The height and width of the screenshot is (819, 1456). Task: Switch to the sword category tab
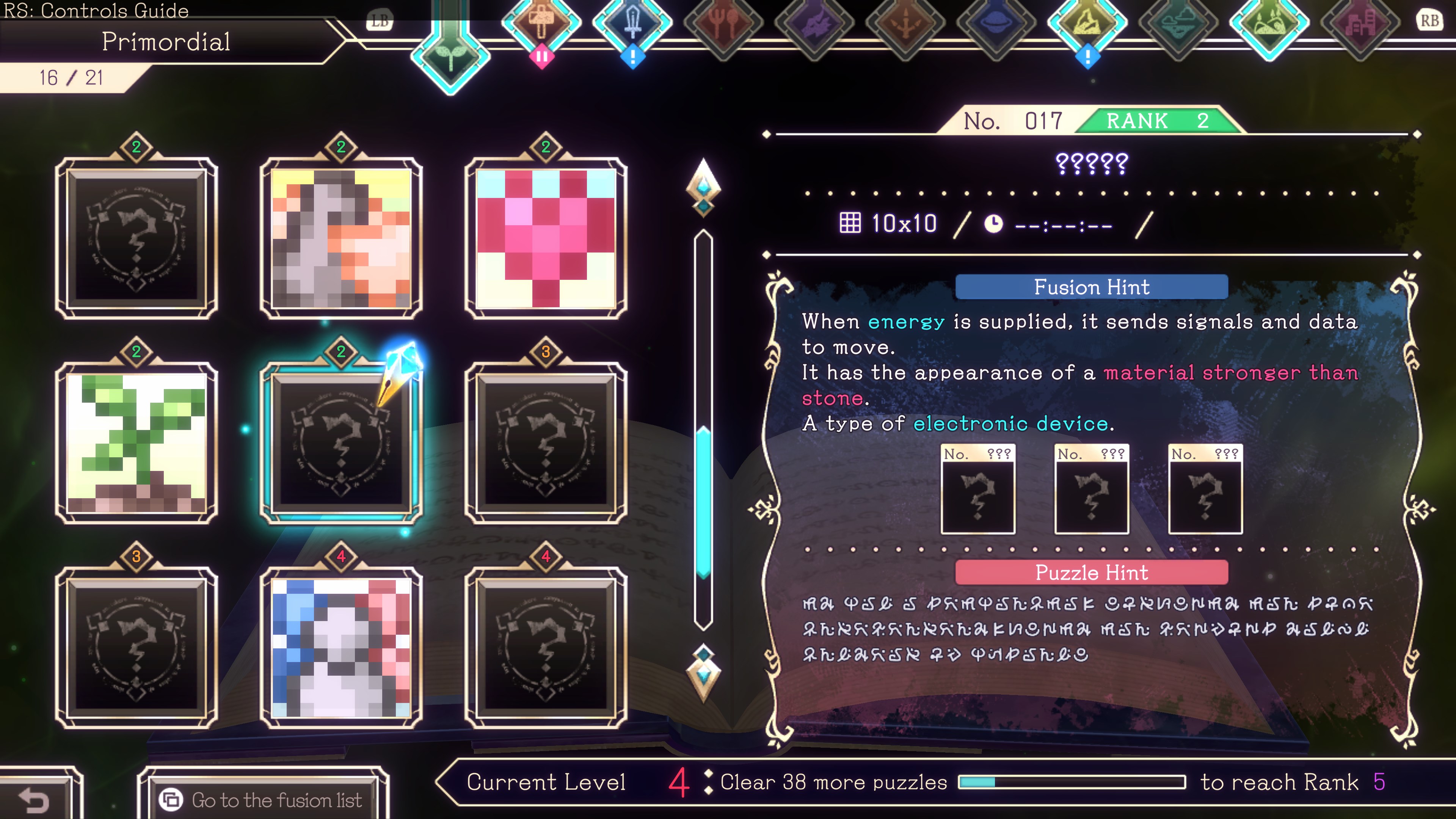coord(632,23)
